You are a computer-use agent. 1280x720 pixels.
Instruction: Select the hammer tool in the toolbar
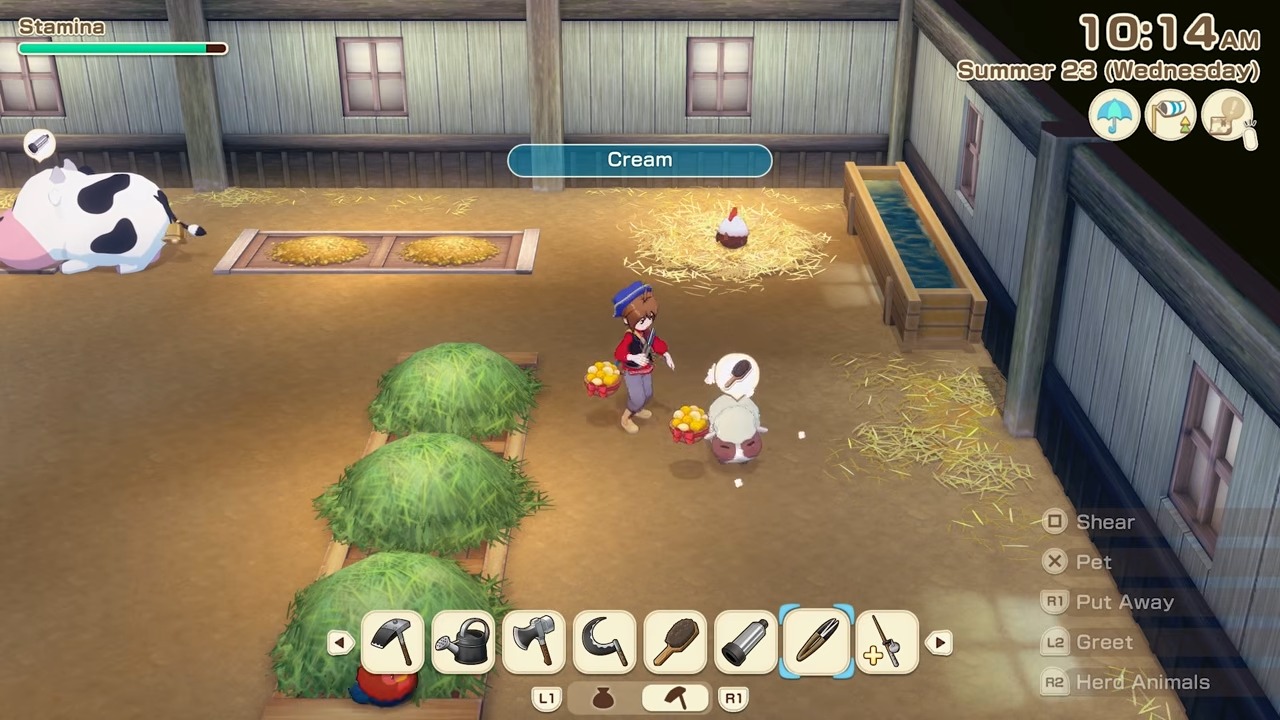click(x=391, y=641)
